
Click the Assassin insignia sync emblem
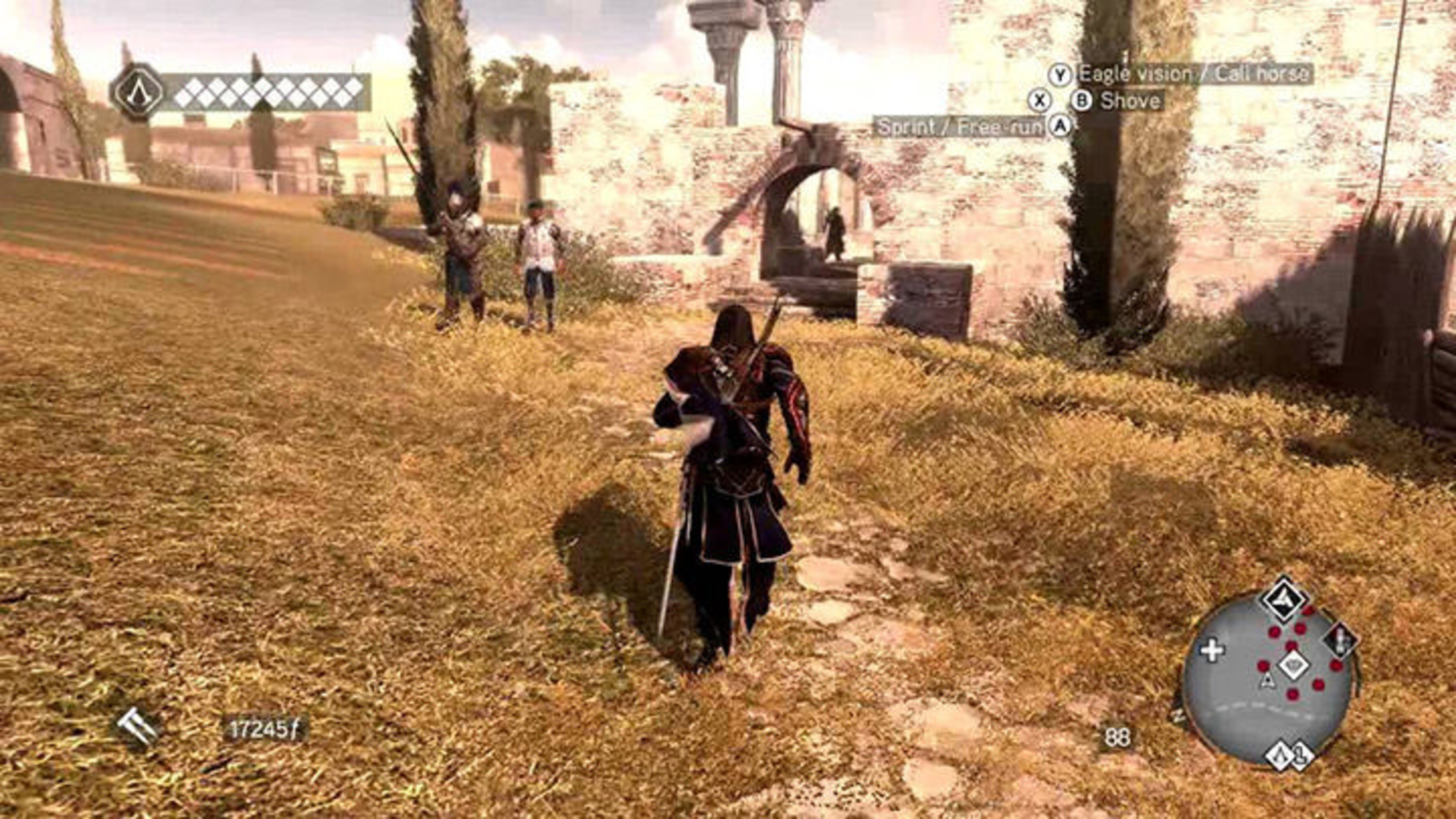tap(137, 92)
